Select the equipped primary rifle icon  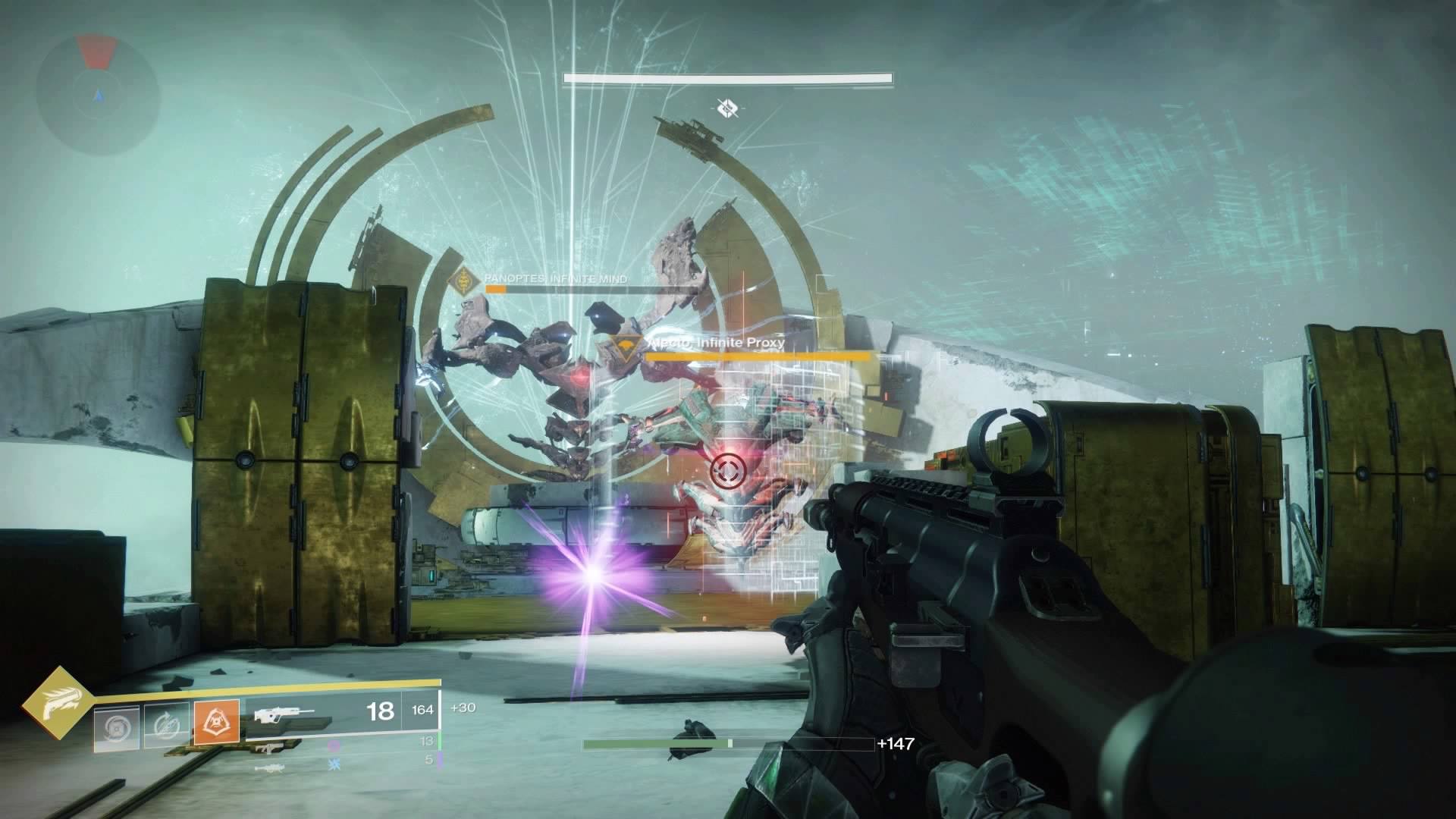[285, 714]
